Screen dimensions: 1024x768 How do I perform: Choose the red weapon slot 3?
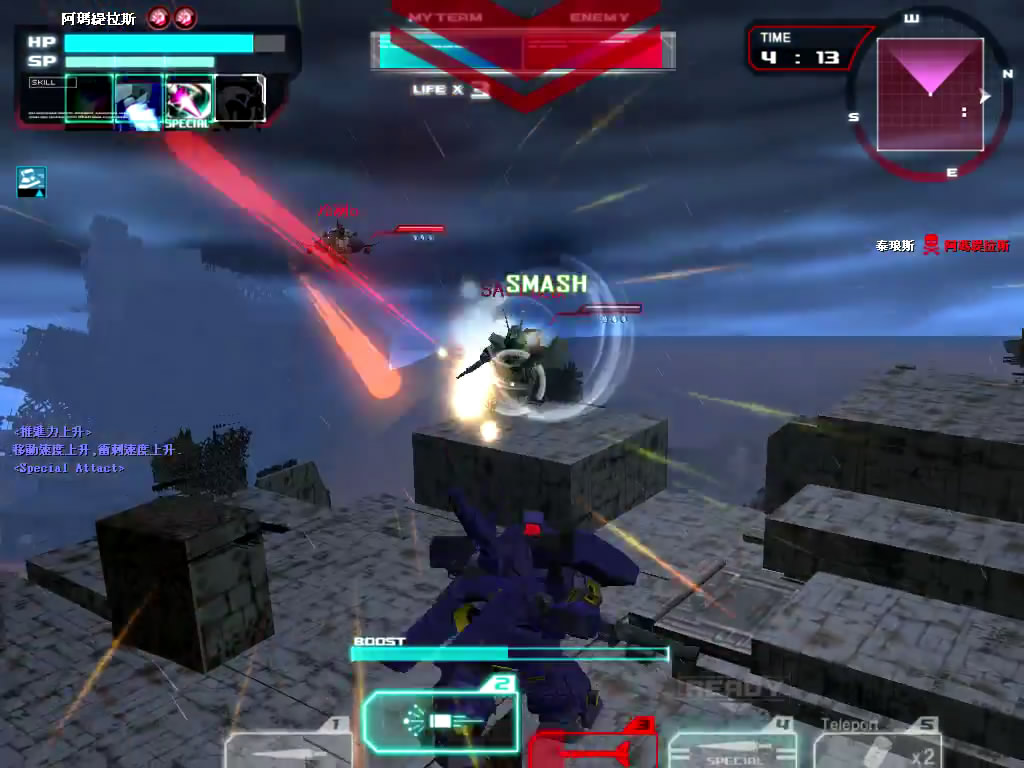pyautogui.click(x=592, y=748)
